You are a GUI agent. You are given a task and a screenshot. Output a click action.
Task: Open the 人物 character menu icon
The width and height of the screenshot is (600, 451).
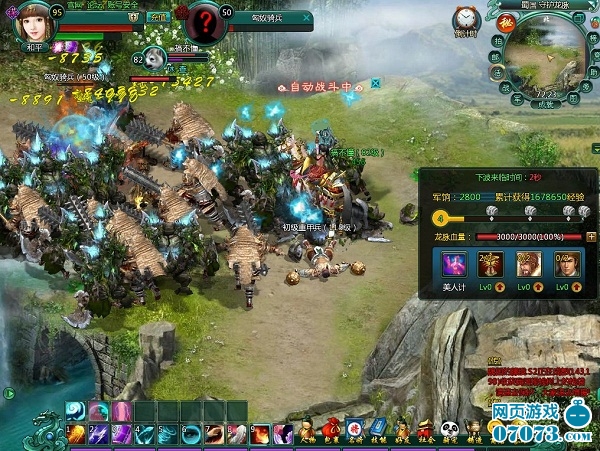tap(308, 431)
